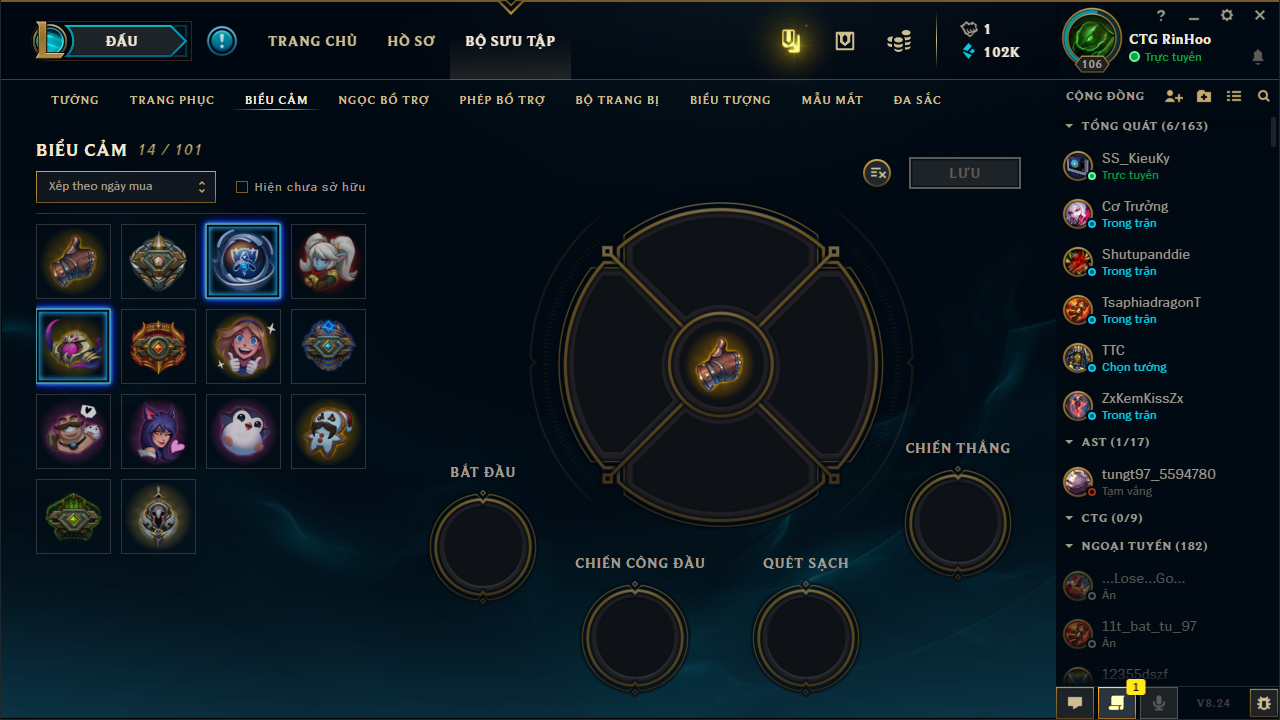Screen dimensions: 1280x720
Task: Open the TRANG PHỤC skins tab
Action: click(172, 100)
